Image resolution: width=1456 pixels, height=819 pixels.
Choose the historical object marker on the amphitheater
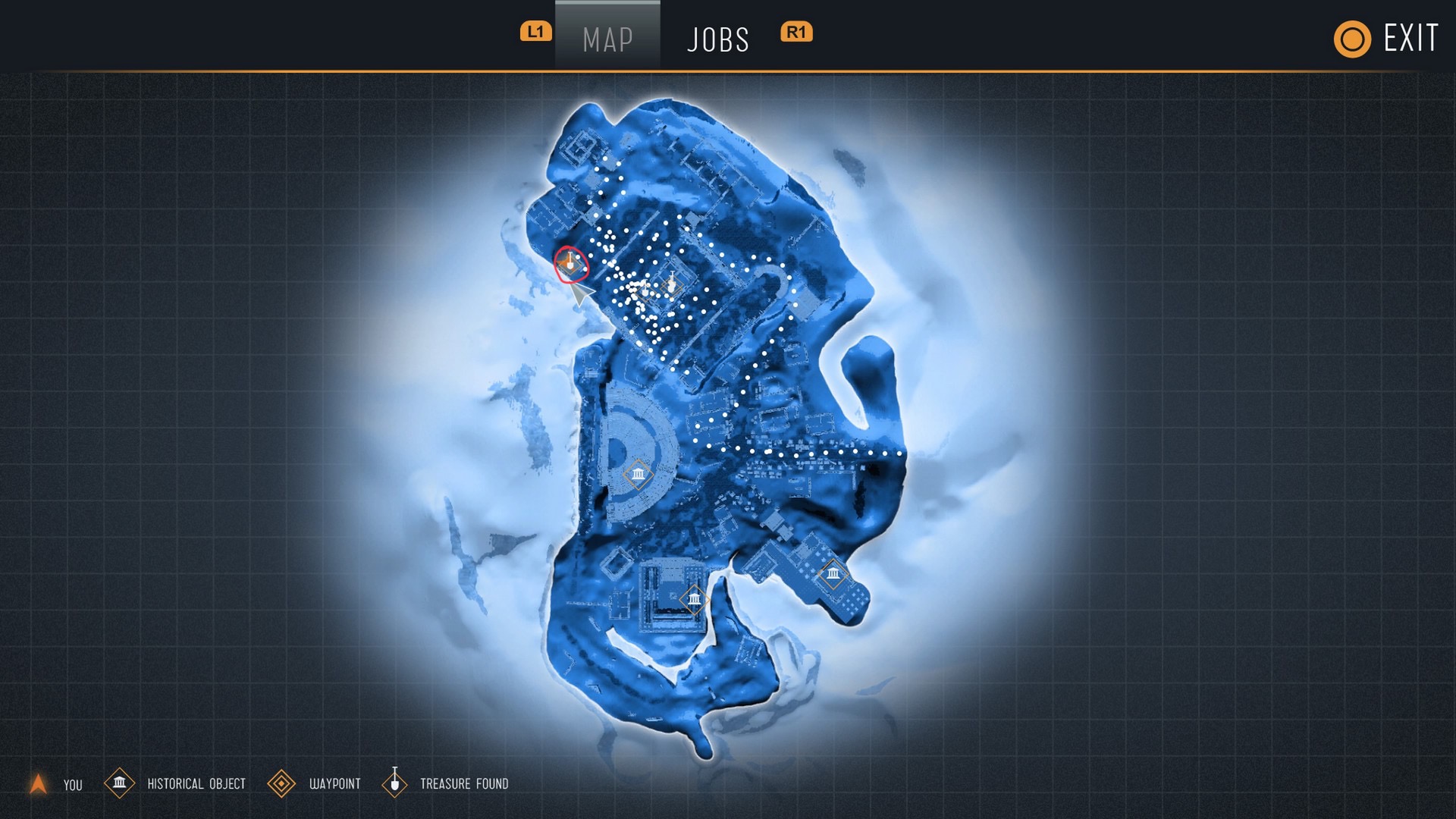pos(638,475)
